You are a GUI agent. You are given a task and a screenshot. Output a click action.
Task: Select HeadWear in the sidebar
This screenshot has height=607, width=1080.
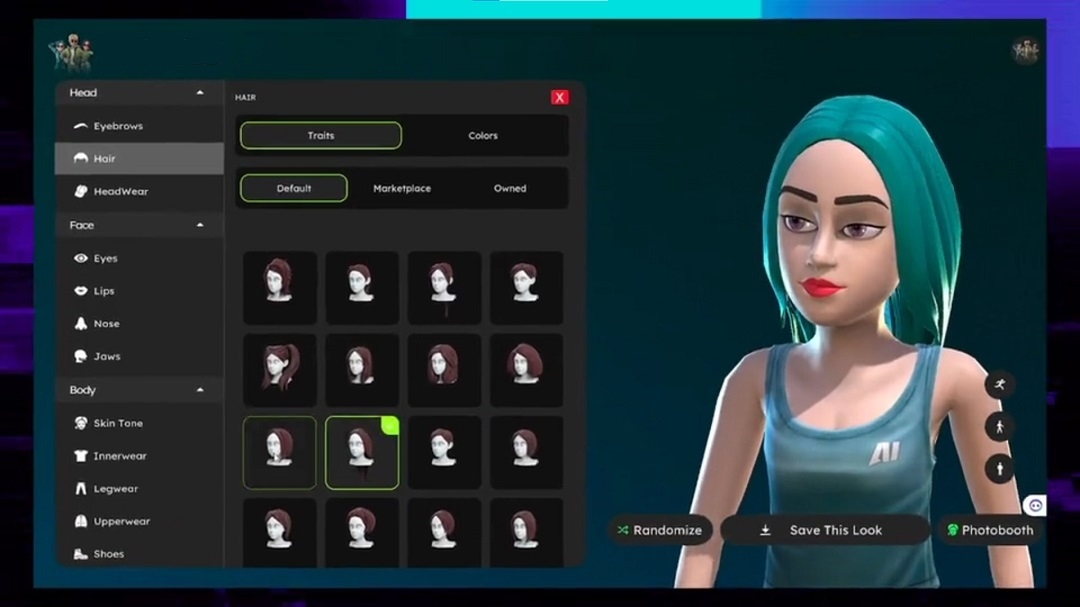pos(120,191)
